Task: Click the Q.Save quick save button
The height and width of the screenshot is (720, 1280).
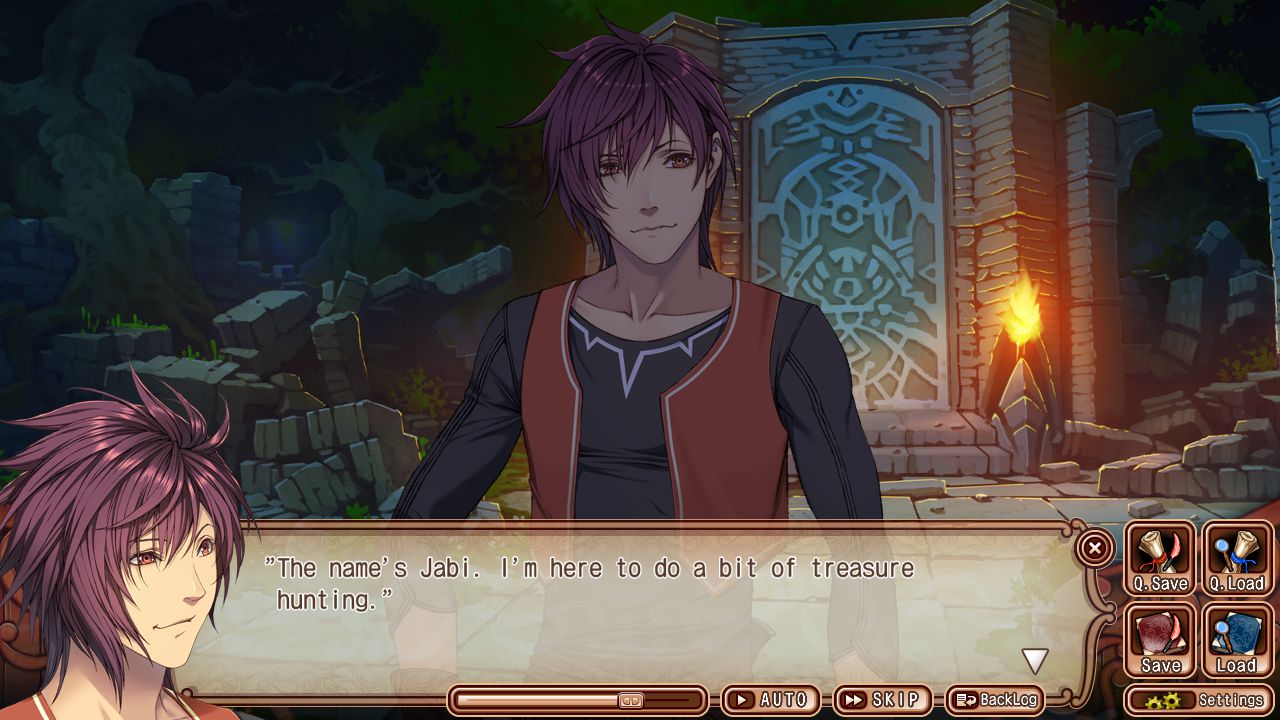Action: (1160, 559)
